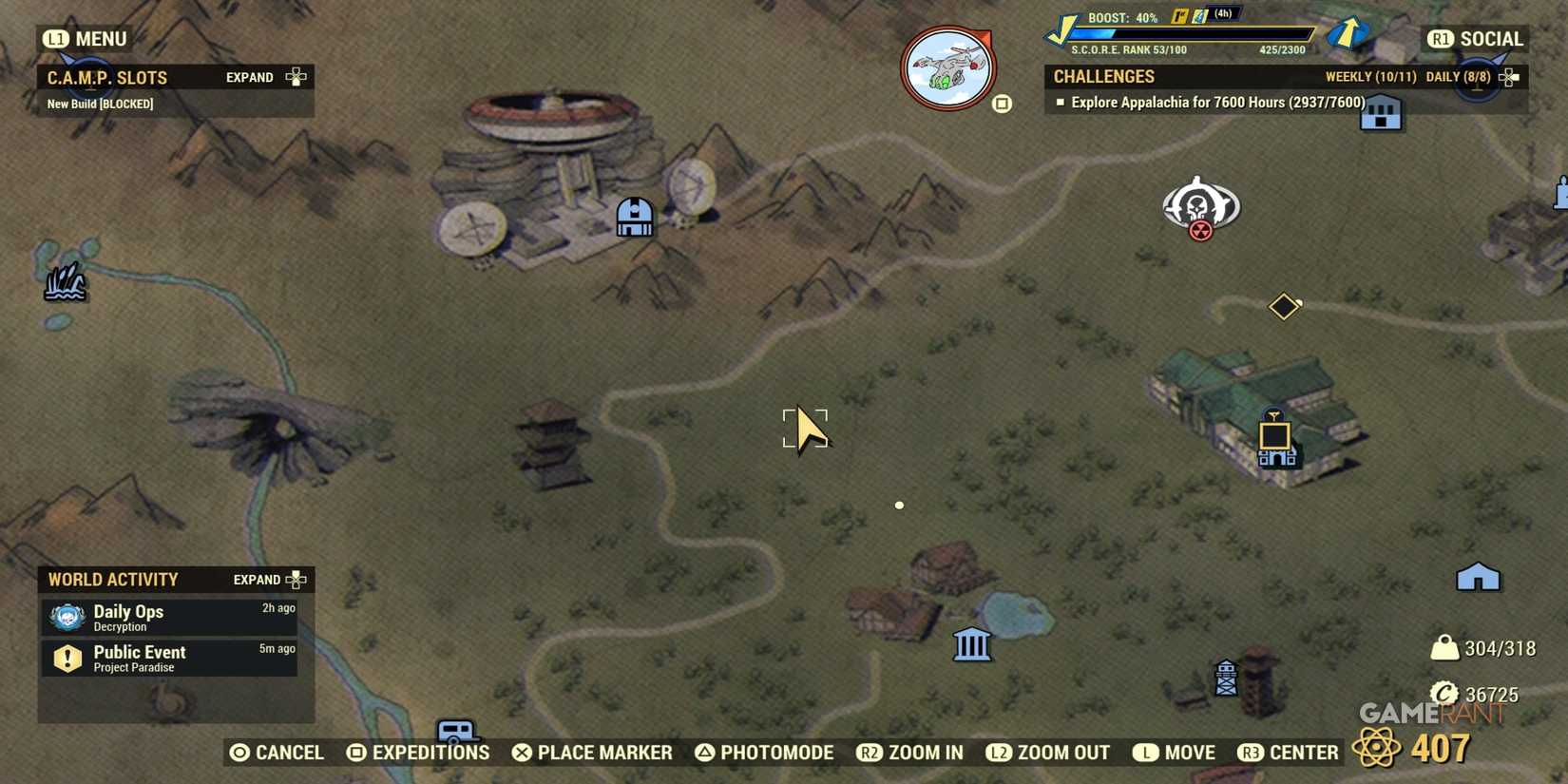Screen dimensions: 1568x784
Task: Open the SOCIAL menu
Action: click(1478, 39)
